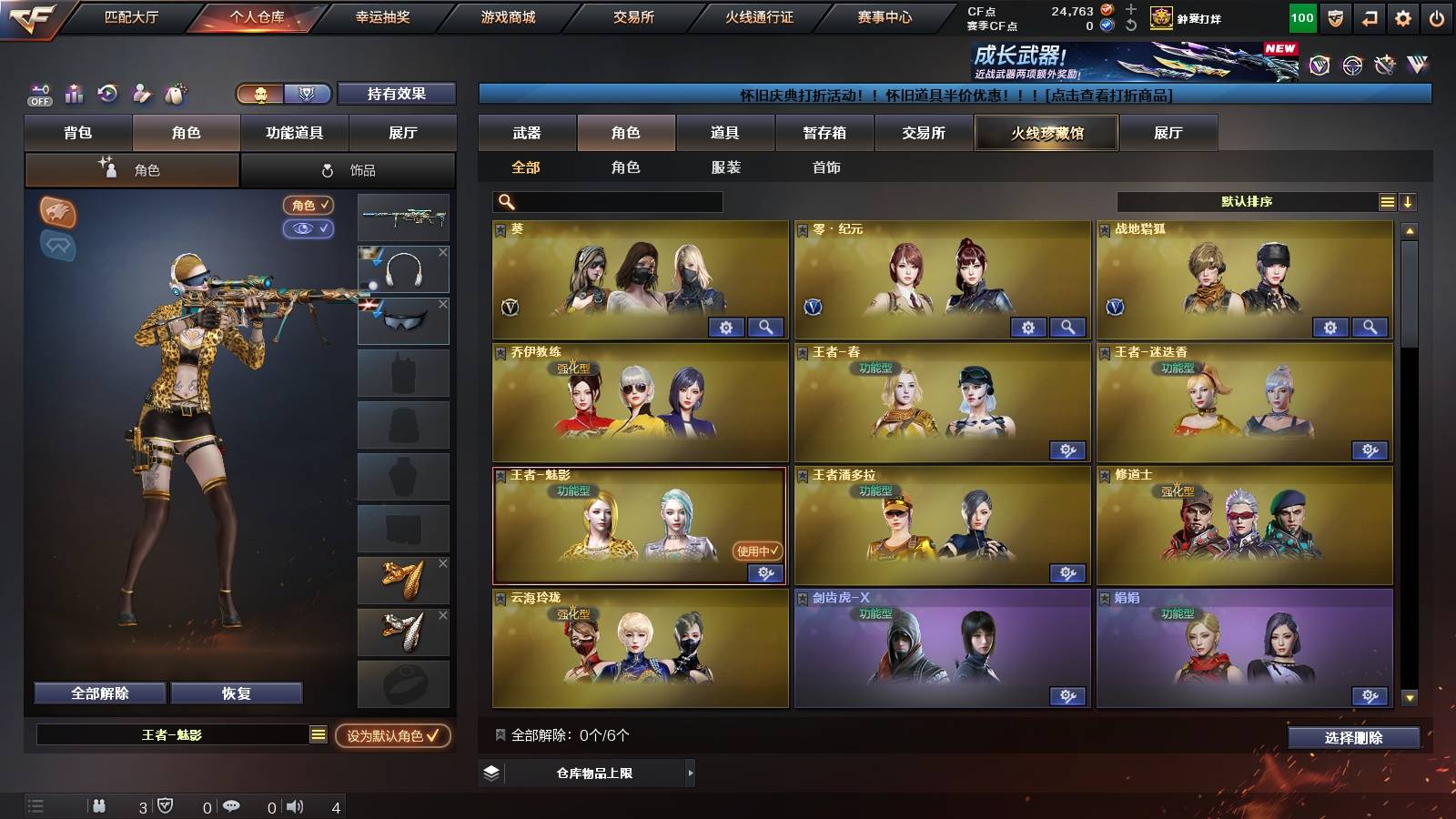Viewport: 1456px width, 819px height.
Task: Click the circular replay restore icon top-left
Action: 107,94
